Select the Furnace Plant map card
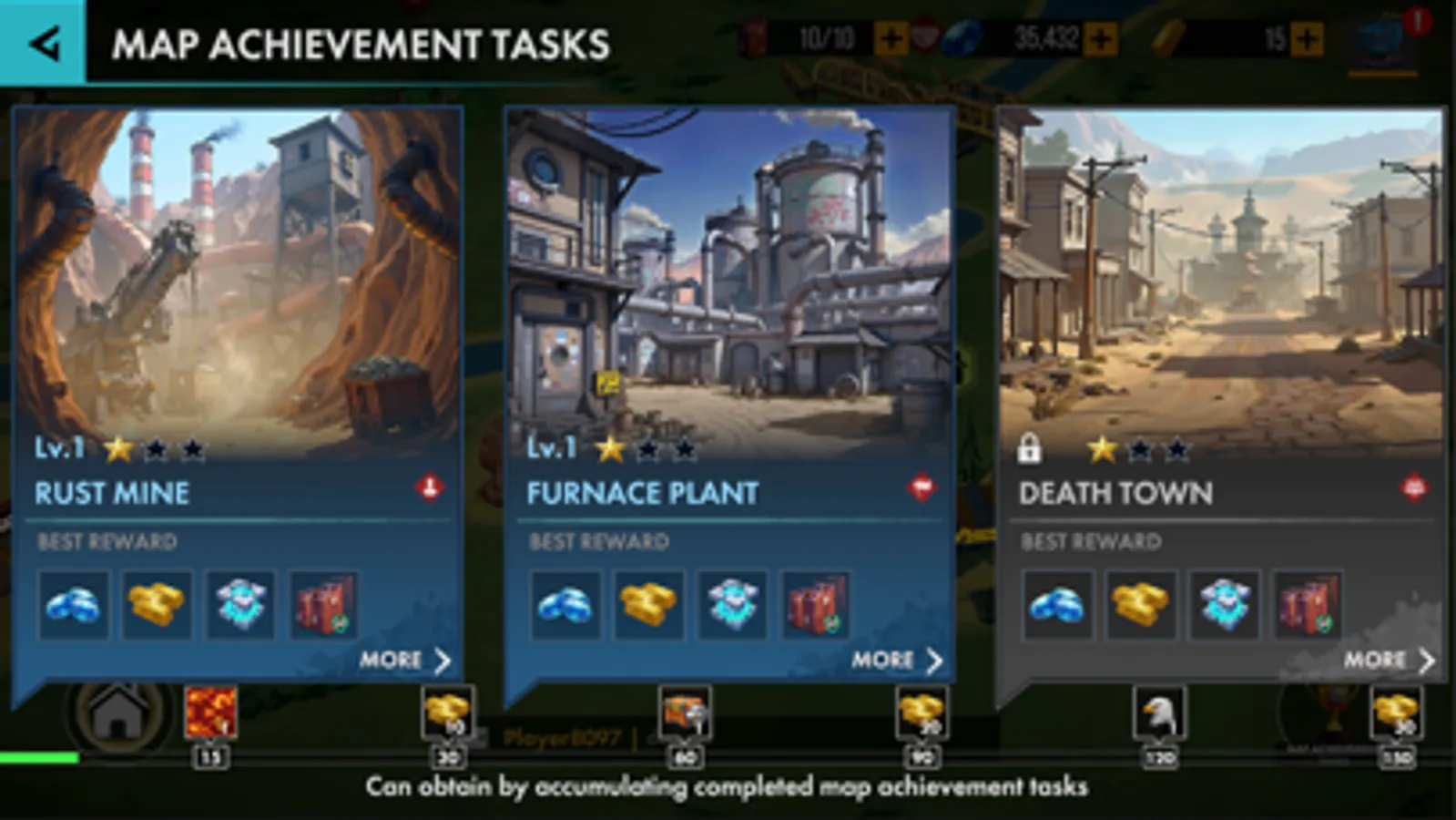 click(729, 273)
